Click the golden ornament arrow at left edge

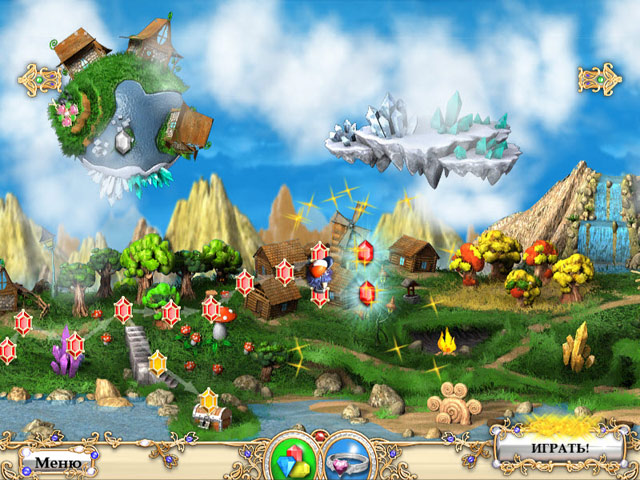pos(40,74)
